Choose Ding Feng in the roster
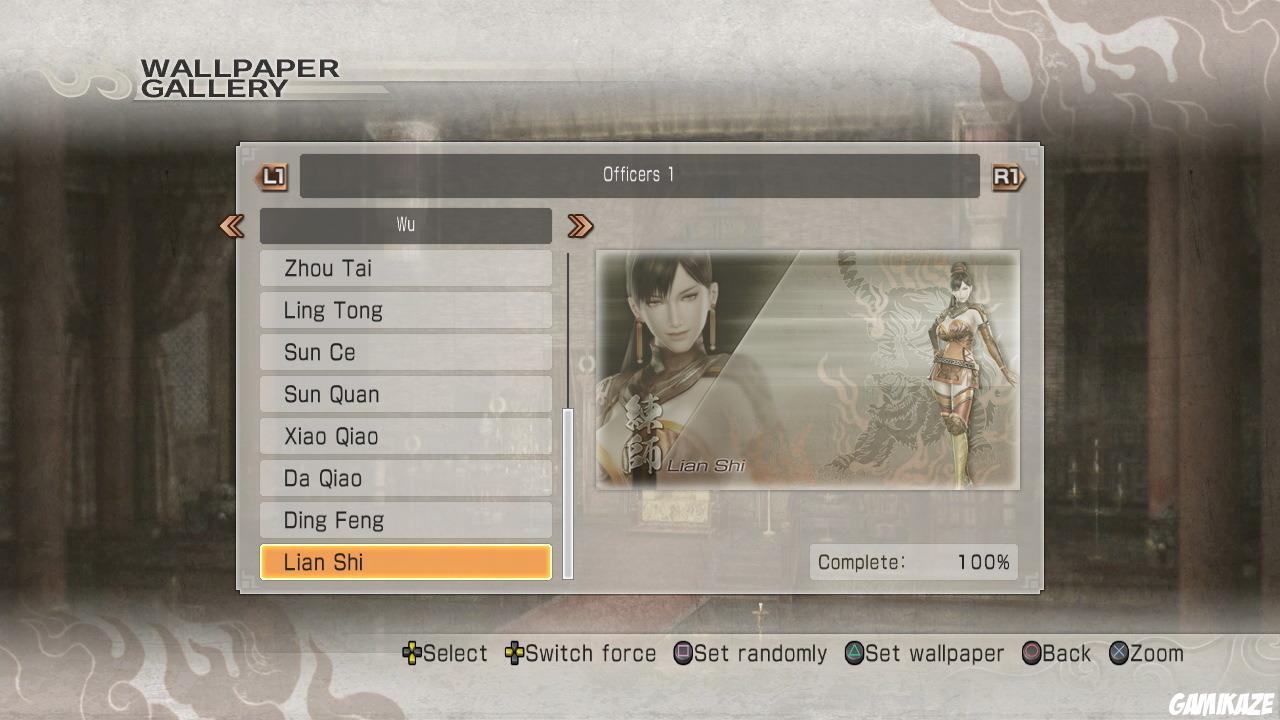This screenshot has height=720, width=1280. coord(405,520)
